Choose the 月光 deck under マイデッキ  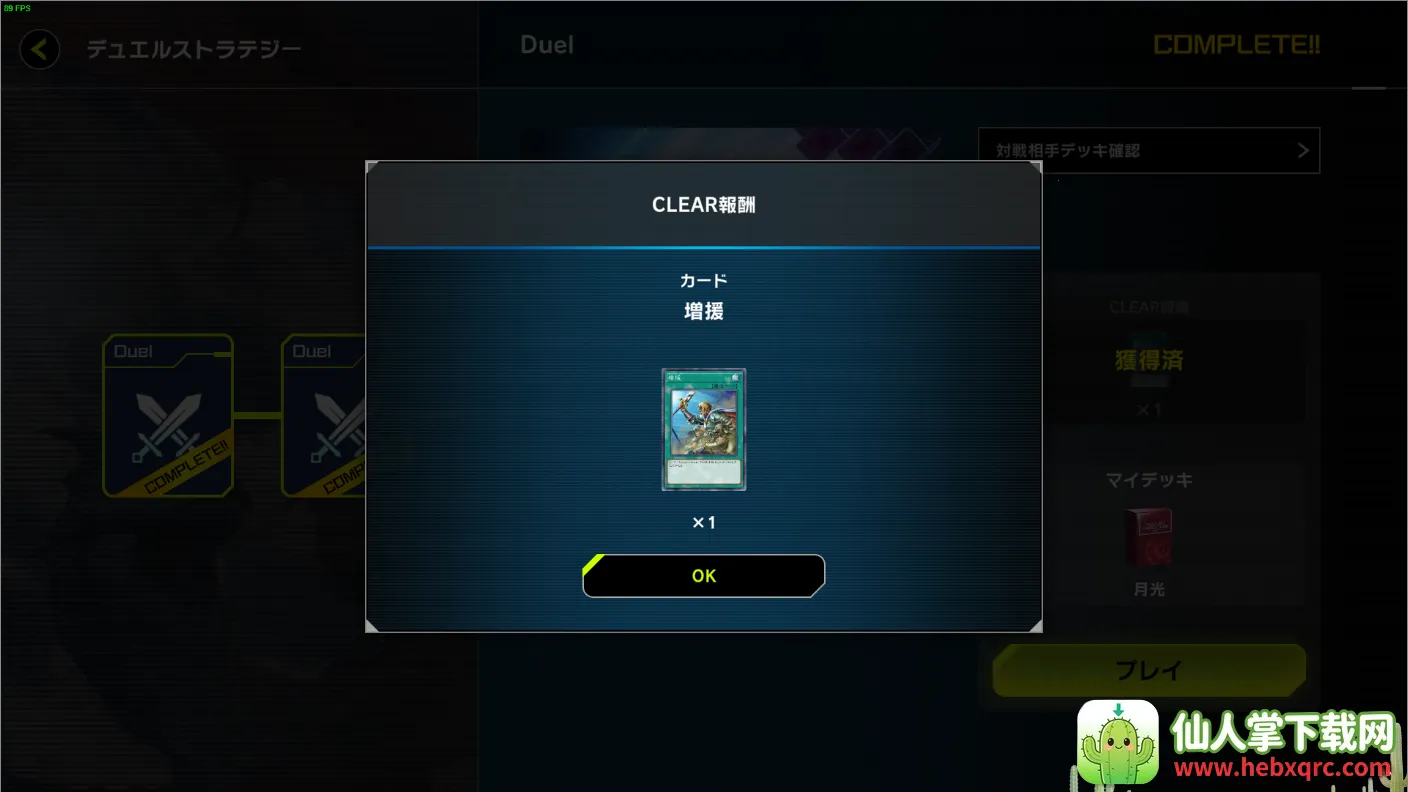click(x=1148, y=538)
